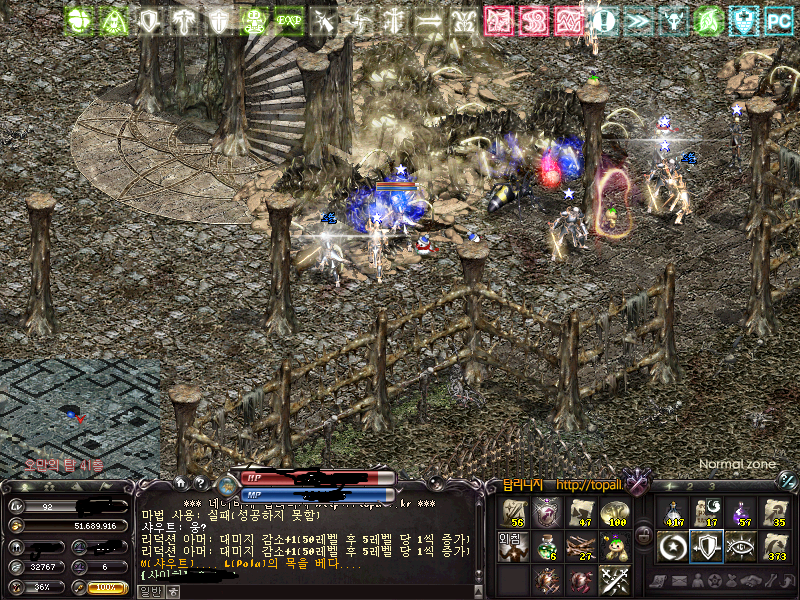Image resolution: width=800 pixels, height=600 pixels.
Task: Open the home button above the chat
Action: 181,483
